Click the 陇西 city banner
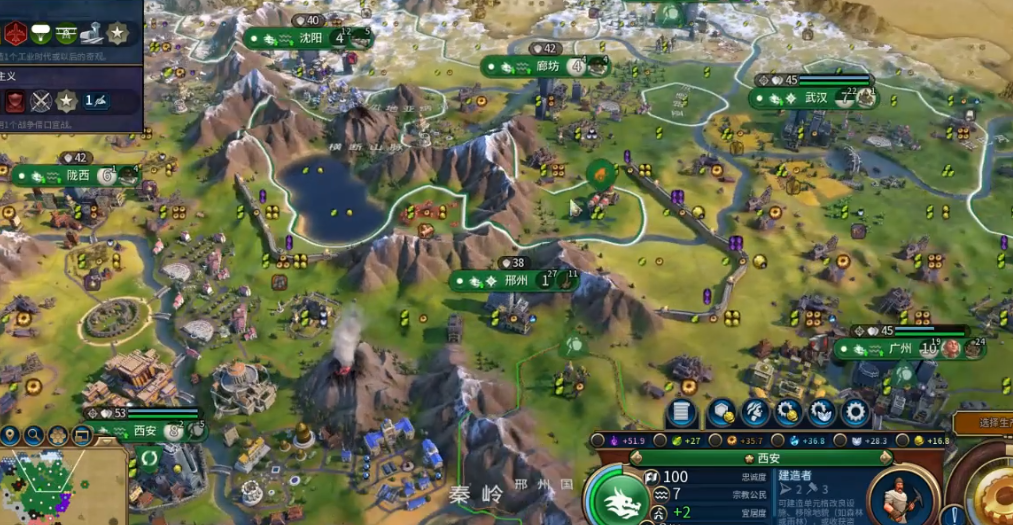 [x=77, y=175]
